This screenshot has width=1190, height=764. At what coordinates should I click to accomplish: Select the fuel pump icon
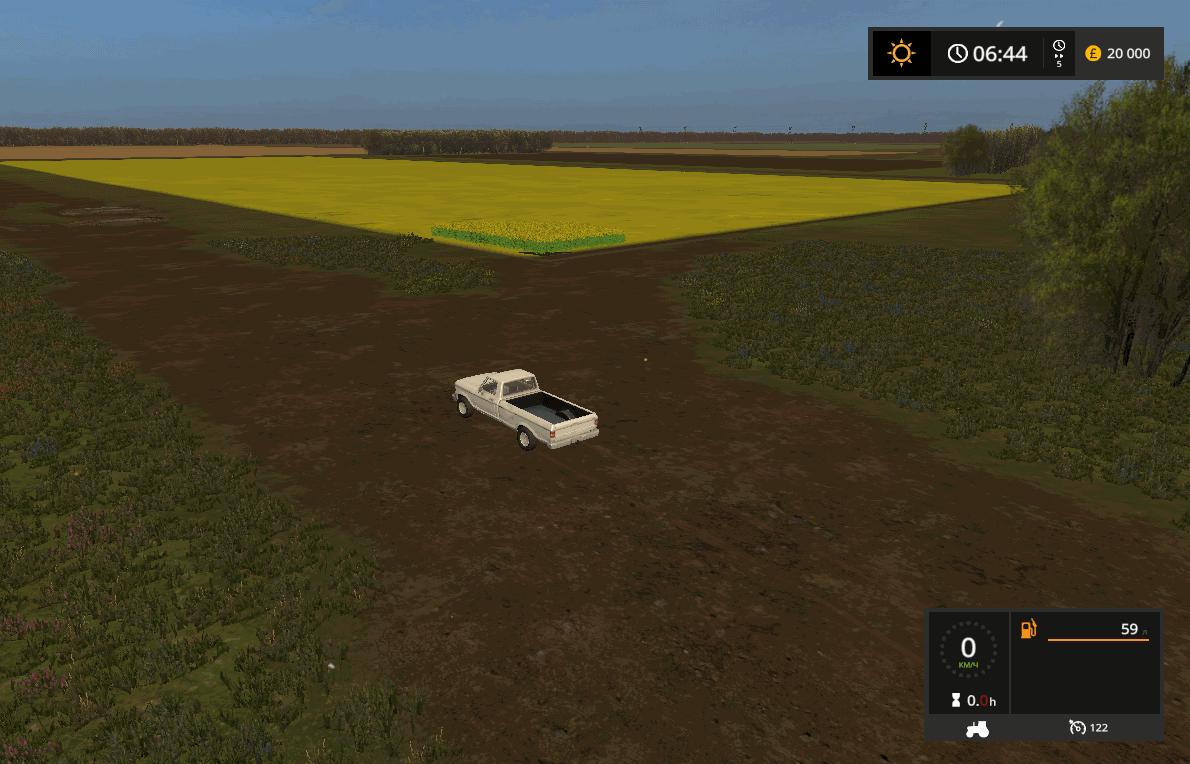point(1028,629)
